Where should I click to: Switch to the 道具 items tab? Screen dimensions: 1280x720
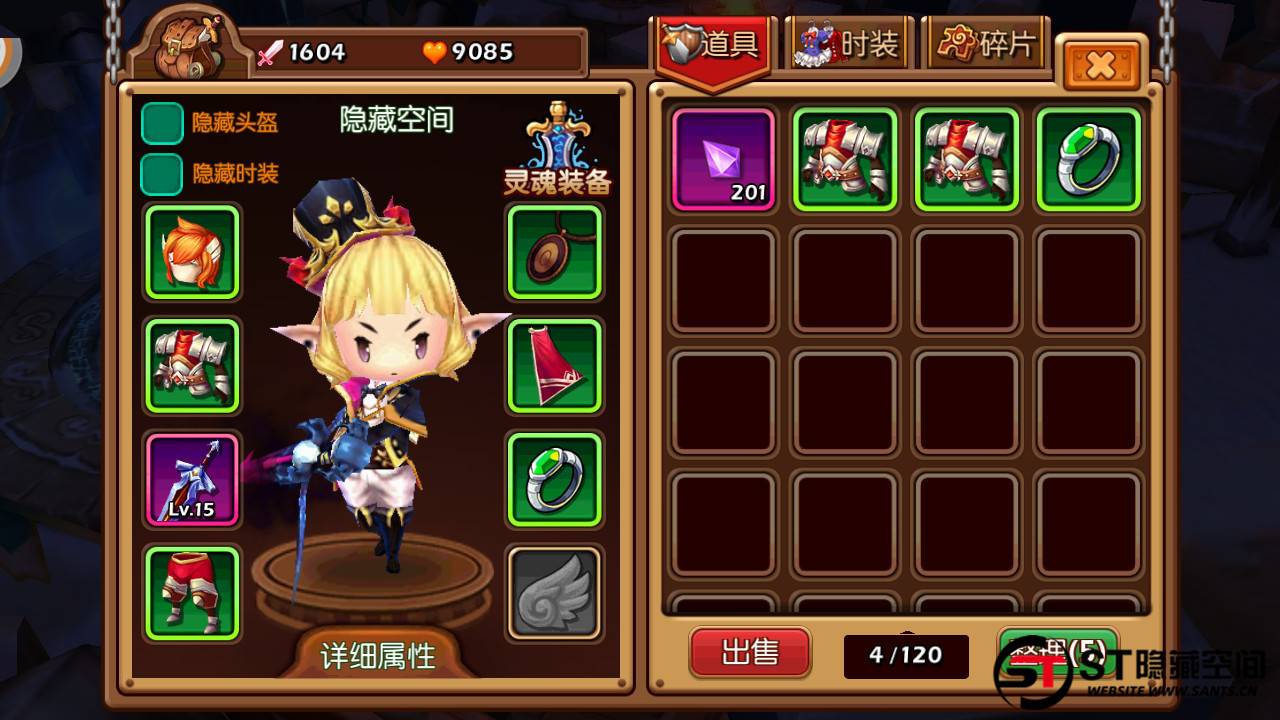pyautogui.click(x=712, y=44)
